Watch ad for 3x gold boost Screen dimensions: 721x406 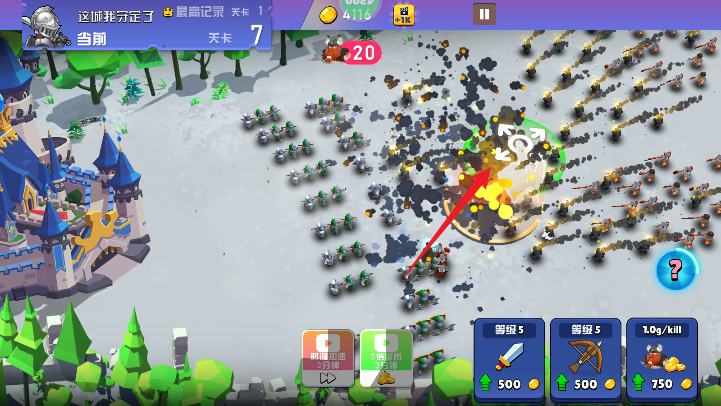click(386, 357)
